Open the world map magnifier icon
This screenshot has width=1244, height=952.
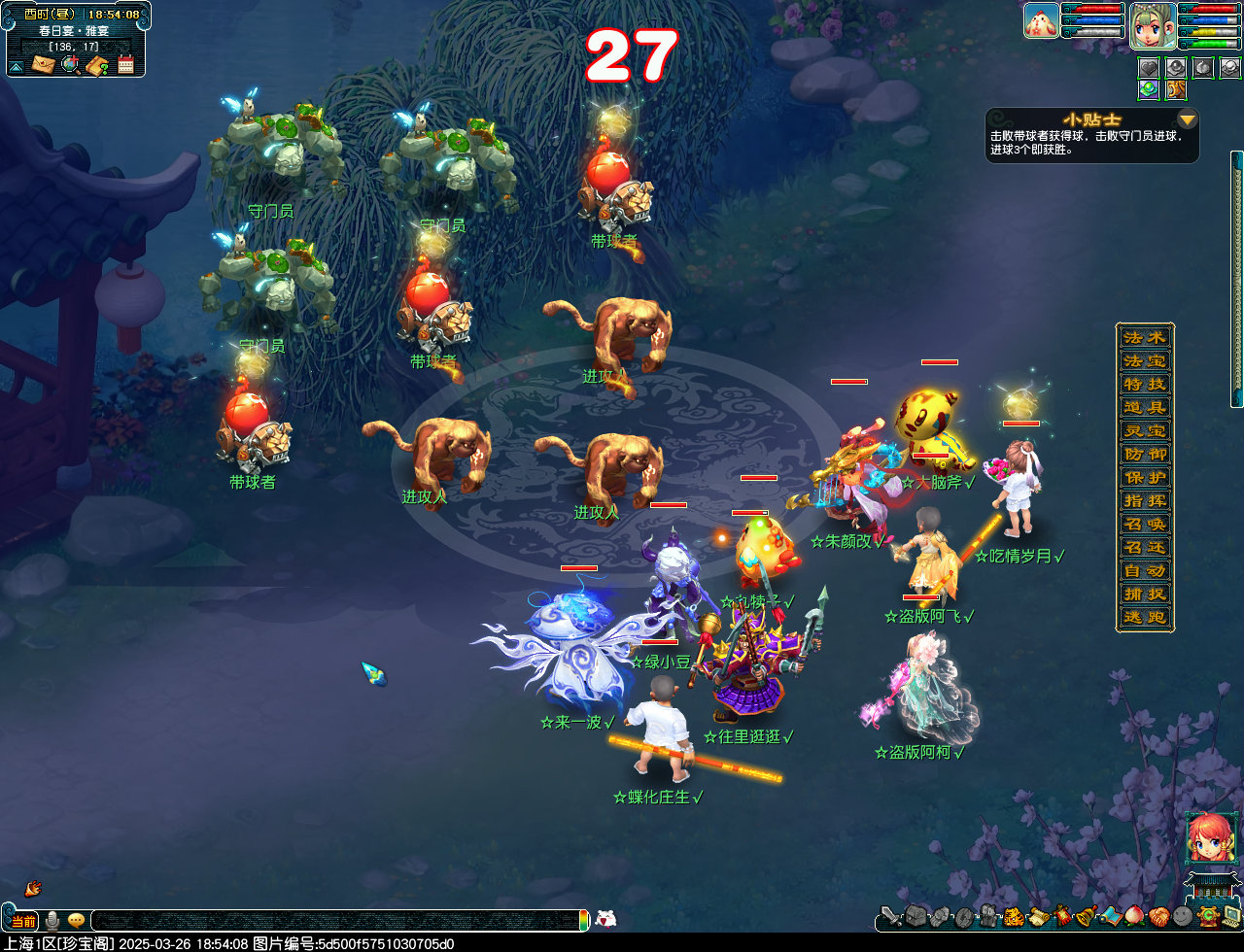[x=71, y=65]
